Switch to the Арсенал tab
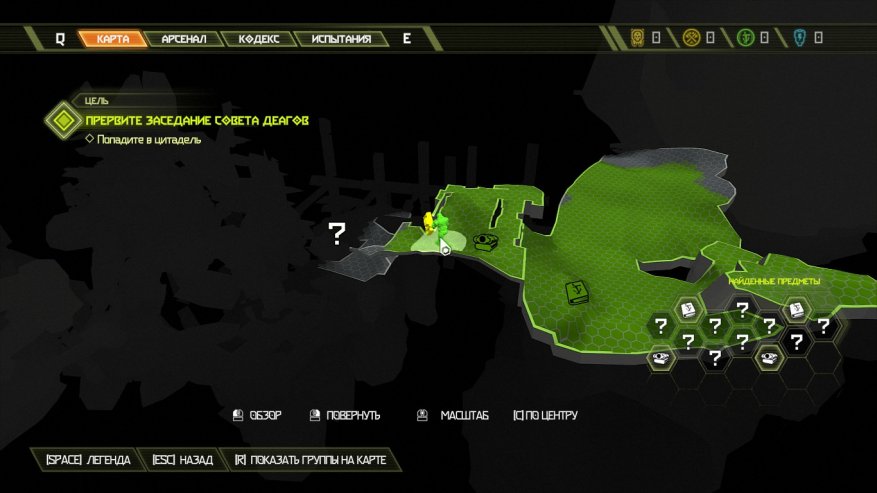The width and height of the screenshot is (877, 493). tap(184, 39)
